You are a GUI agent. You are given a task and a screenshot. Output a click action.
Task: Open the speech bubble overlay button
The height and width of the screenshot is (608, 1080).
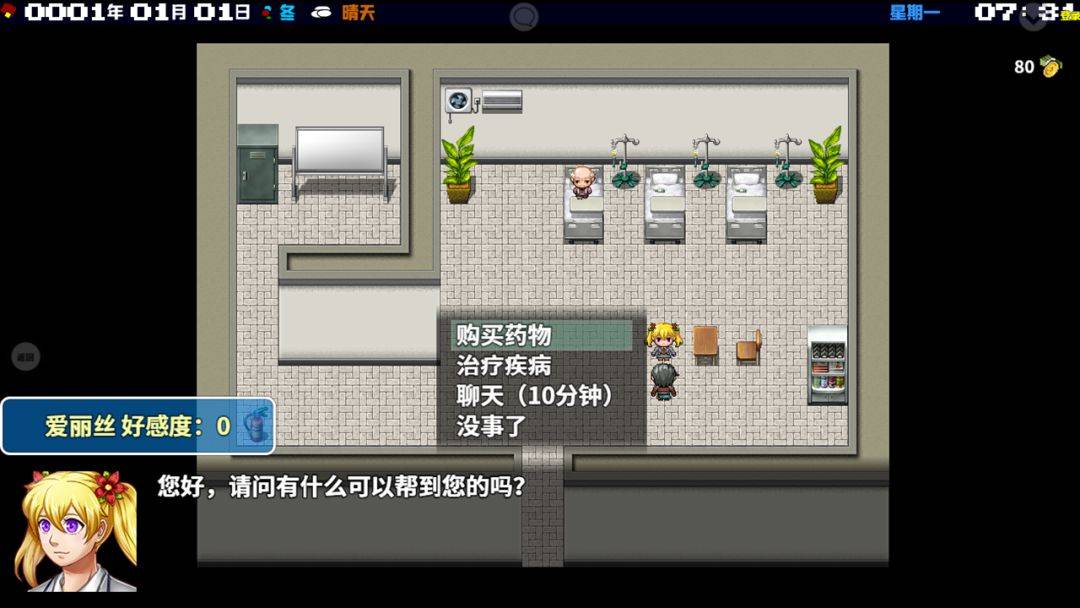coord(524,16)
